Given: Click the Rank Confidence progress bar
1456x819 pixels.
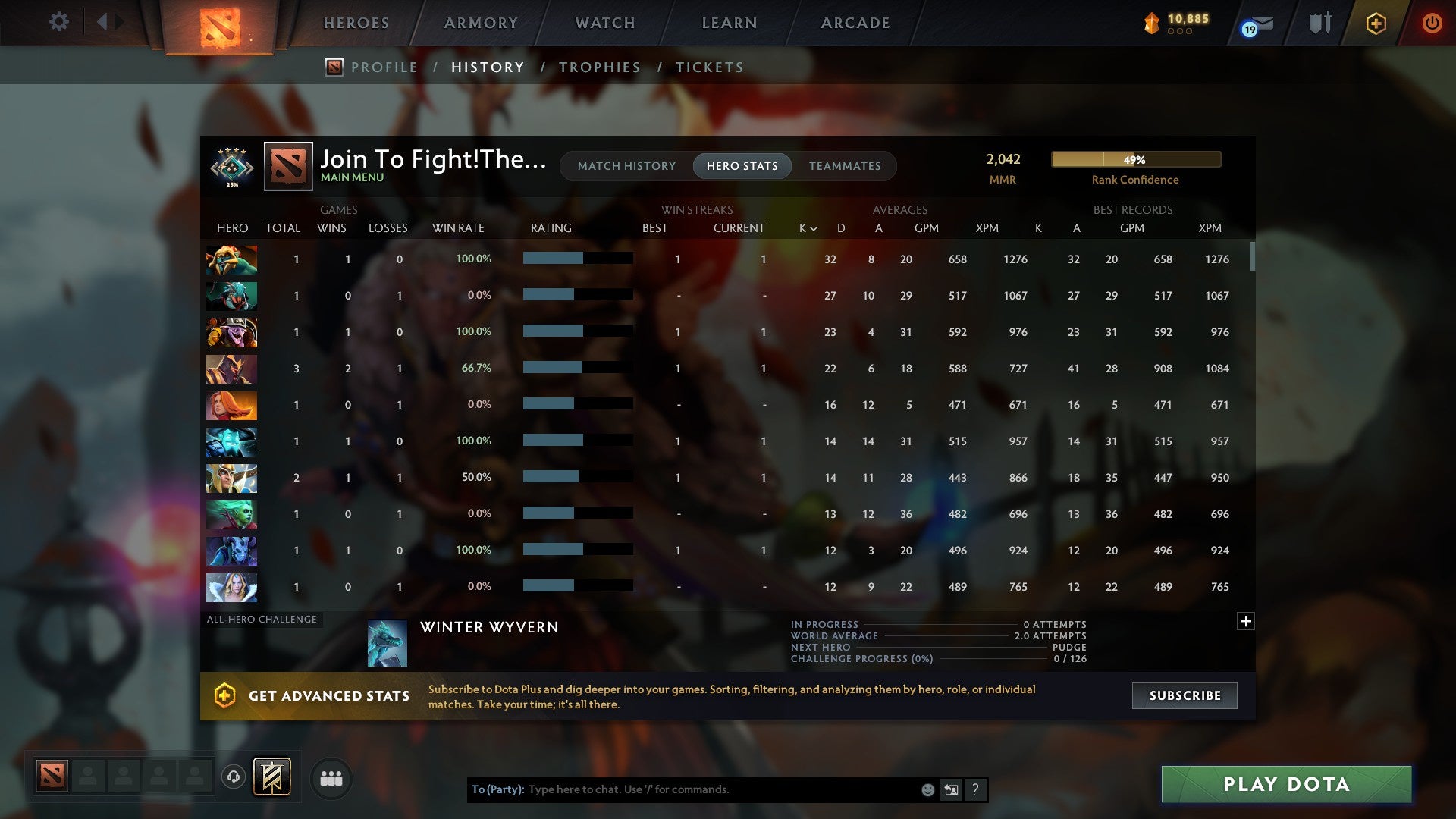Looking at the screenshot, I should [x=1135, y=159].
